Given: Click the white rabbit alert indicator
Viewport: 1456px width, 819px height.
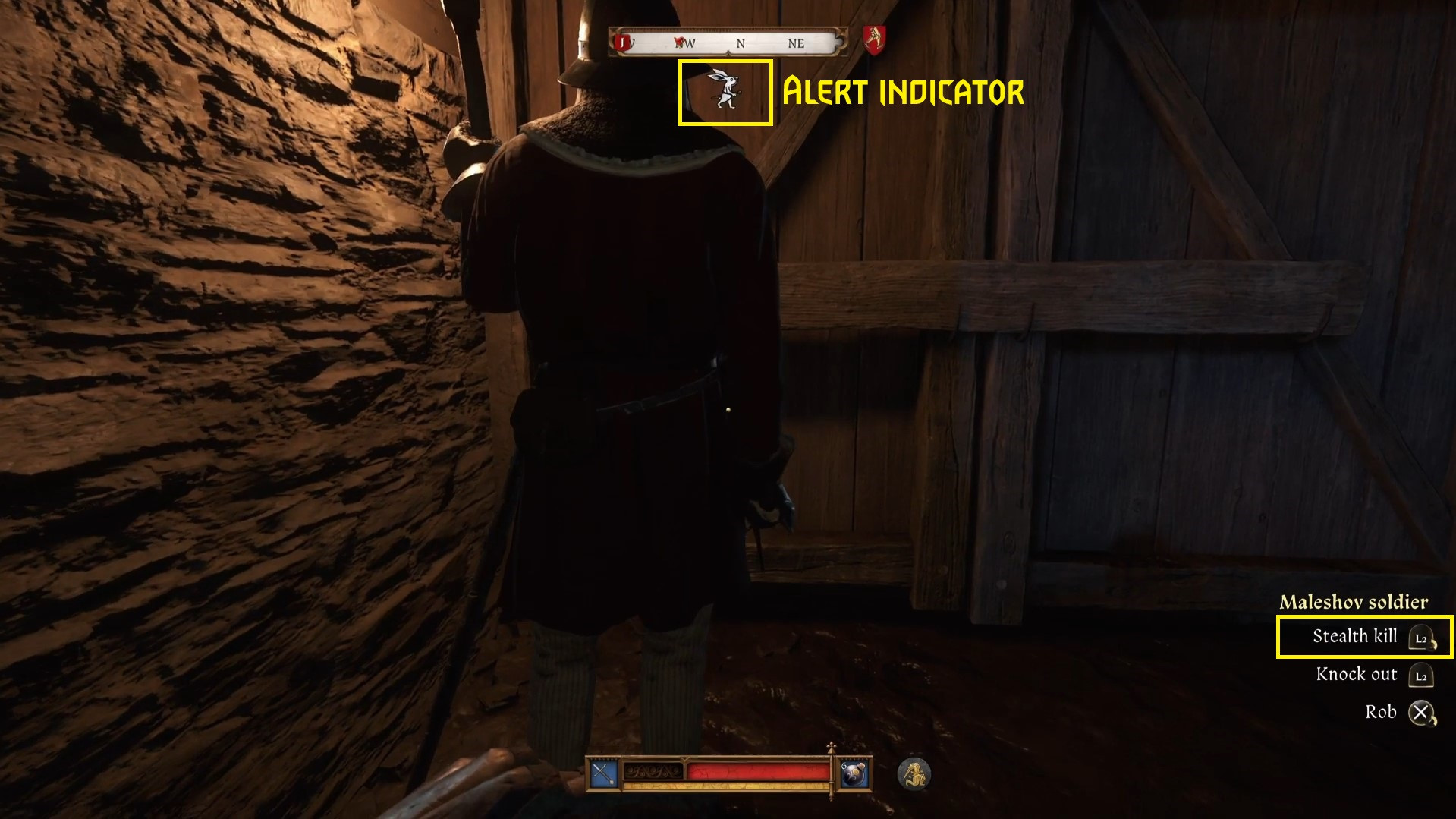Looking at the screenshot, I should click(725, 90).
